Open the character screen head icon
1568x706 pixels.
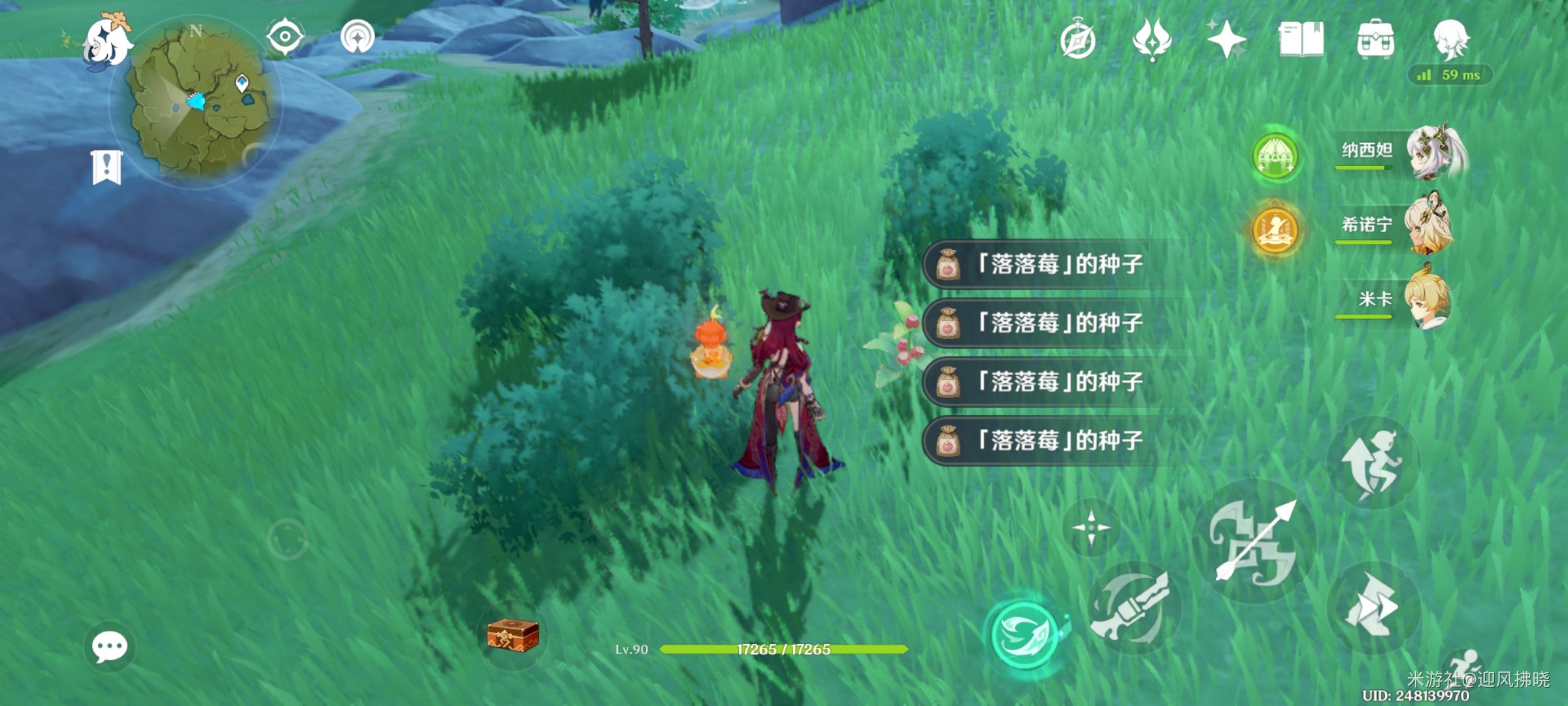1451,39
